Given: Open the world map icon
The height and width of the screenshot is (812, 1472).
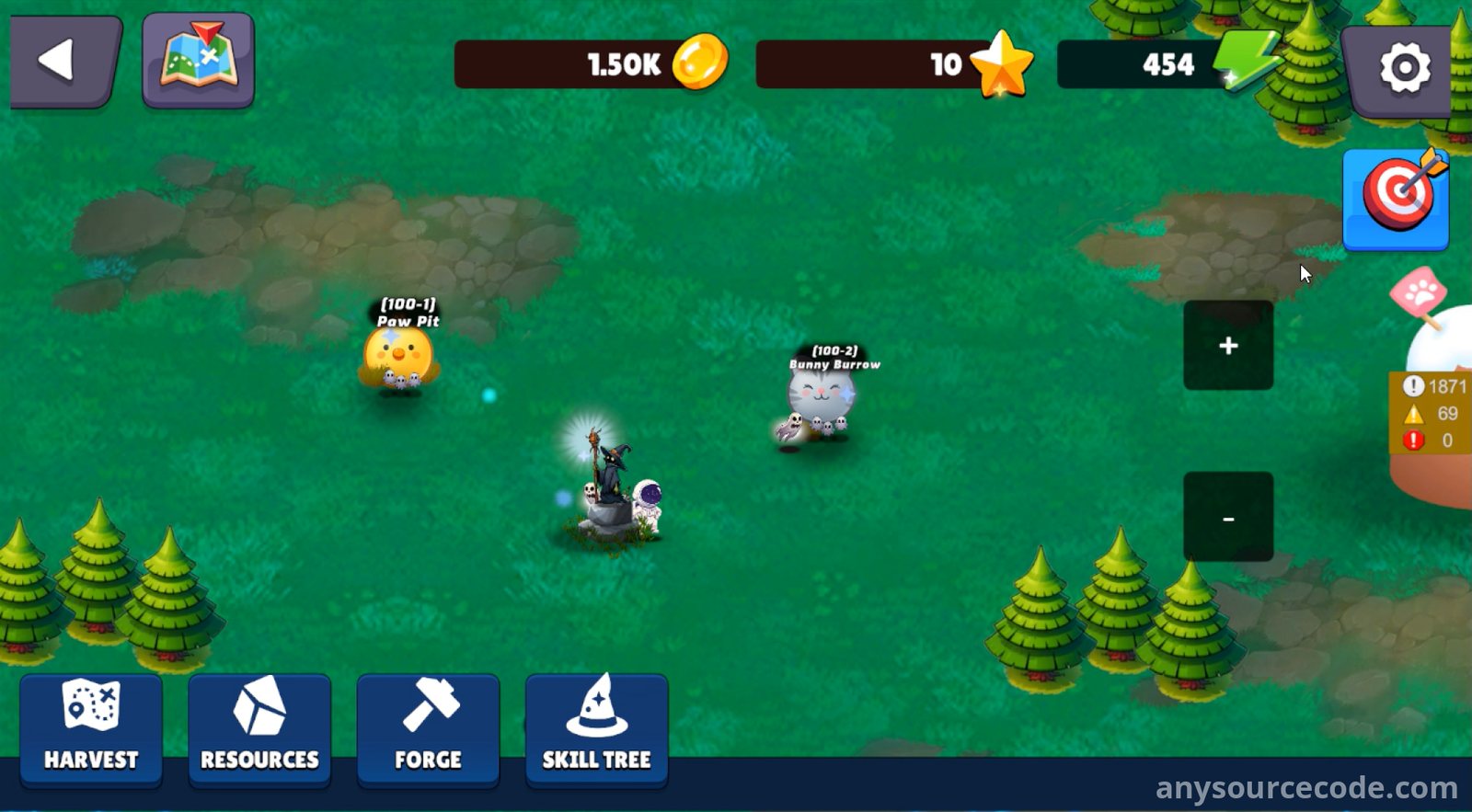Looking at the screenshot, I should [198, 61].
